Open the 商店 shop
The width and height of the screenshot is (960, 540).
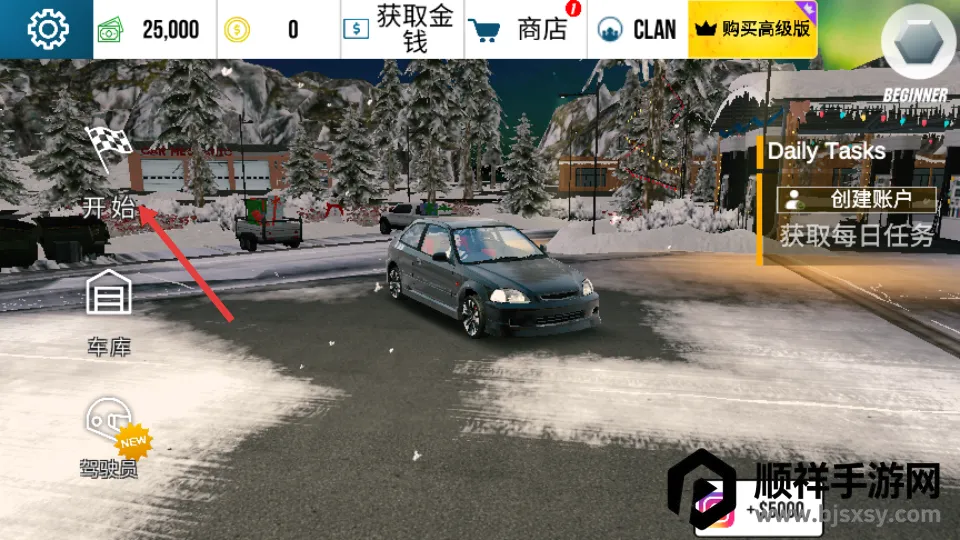pos(526,30)
